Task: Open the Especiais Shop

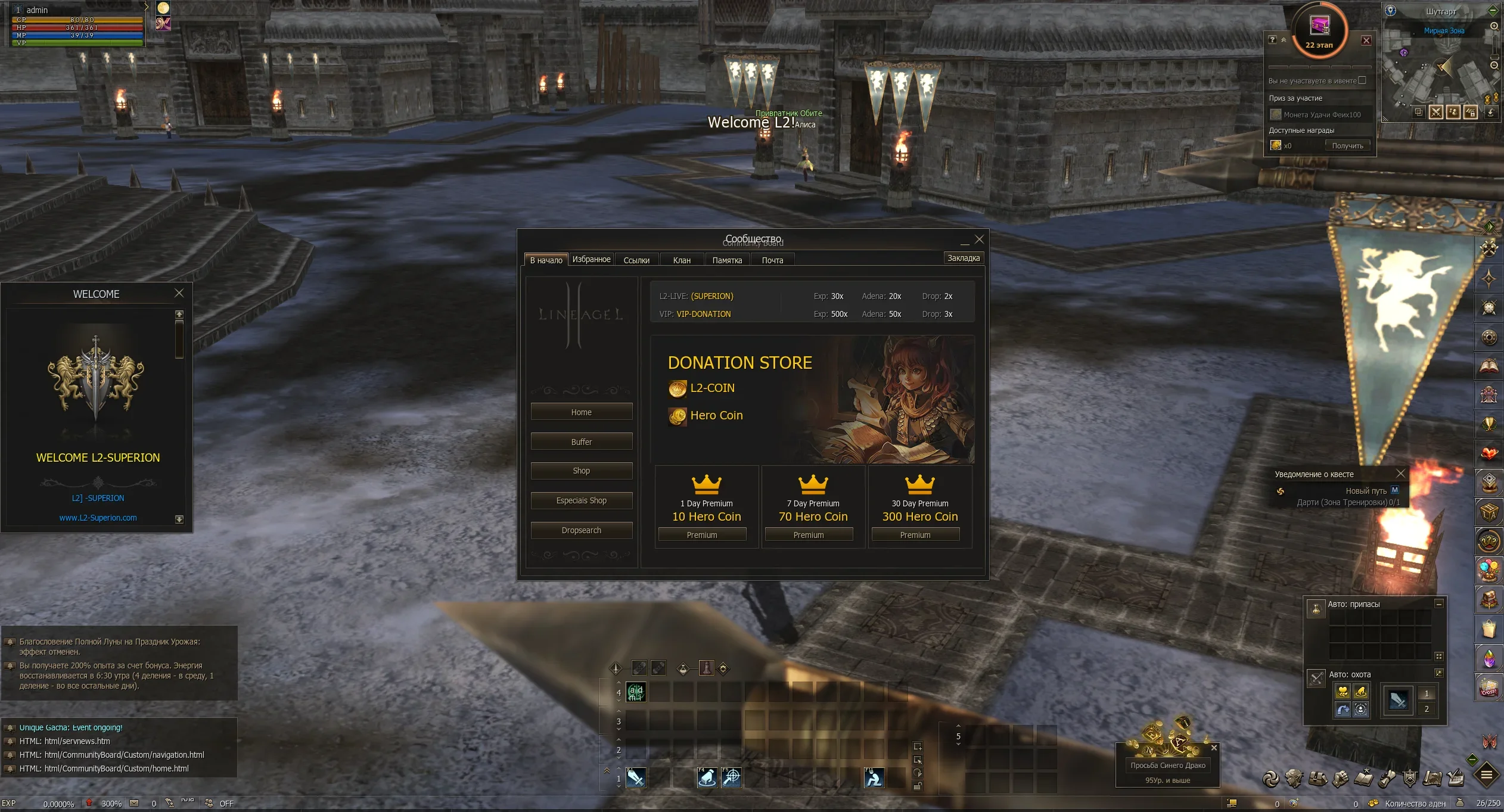Action: [581, 500]
